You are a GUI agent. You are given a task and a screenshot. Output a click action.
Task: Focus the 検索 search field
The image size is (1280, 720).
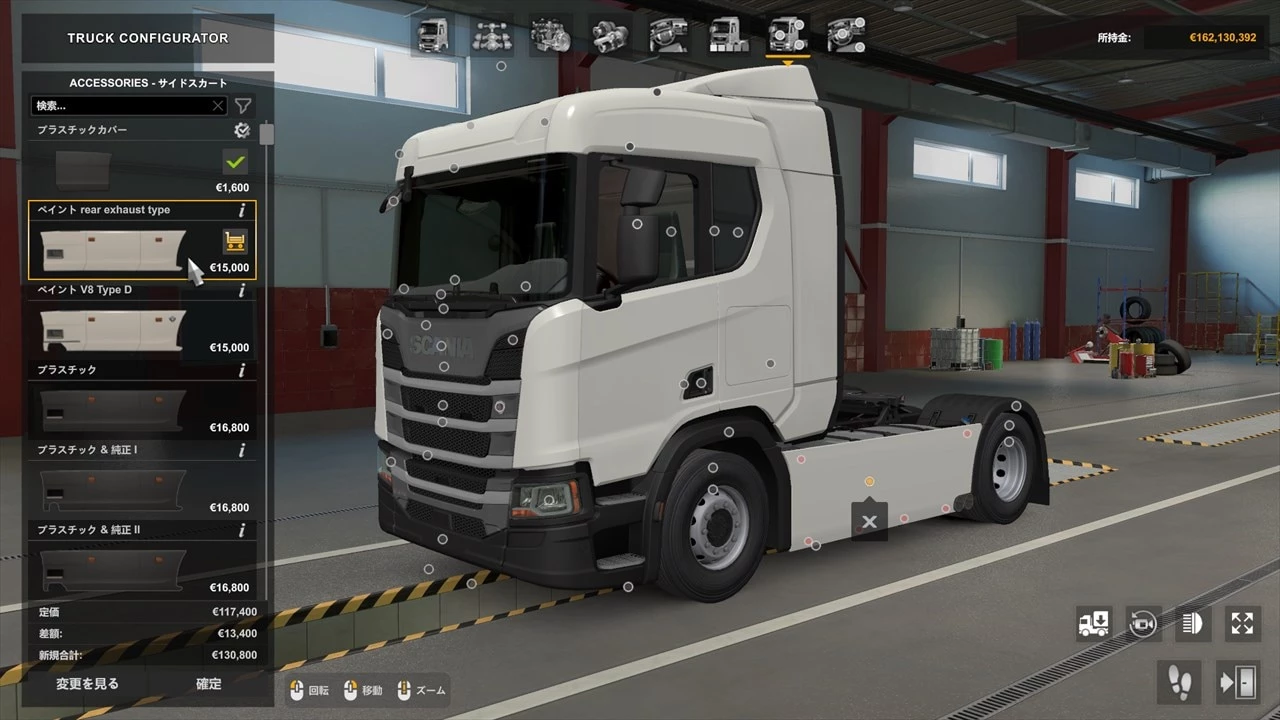(125, 105)
